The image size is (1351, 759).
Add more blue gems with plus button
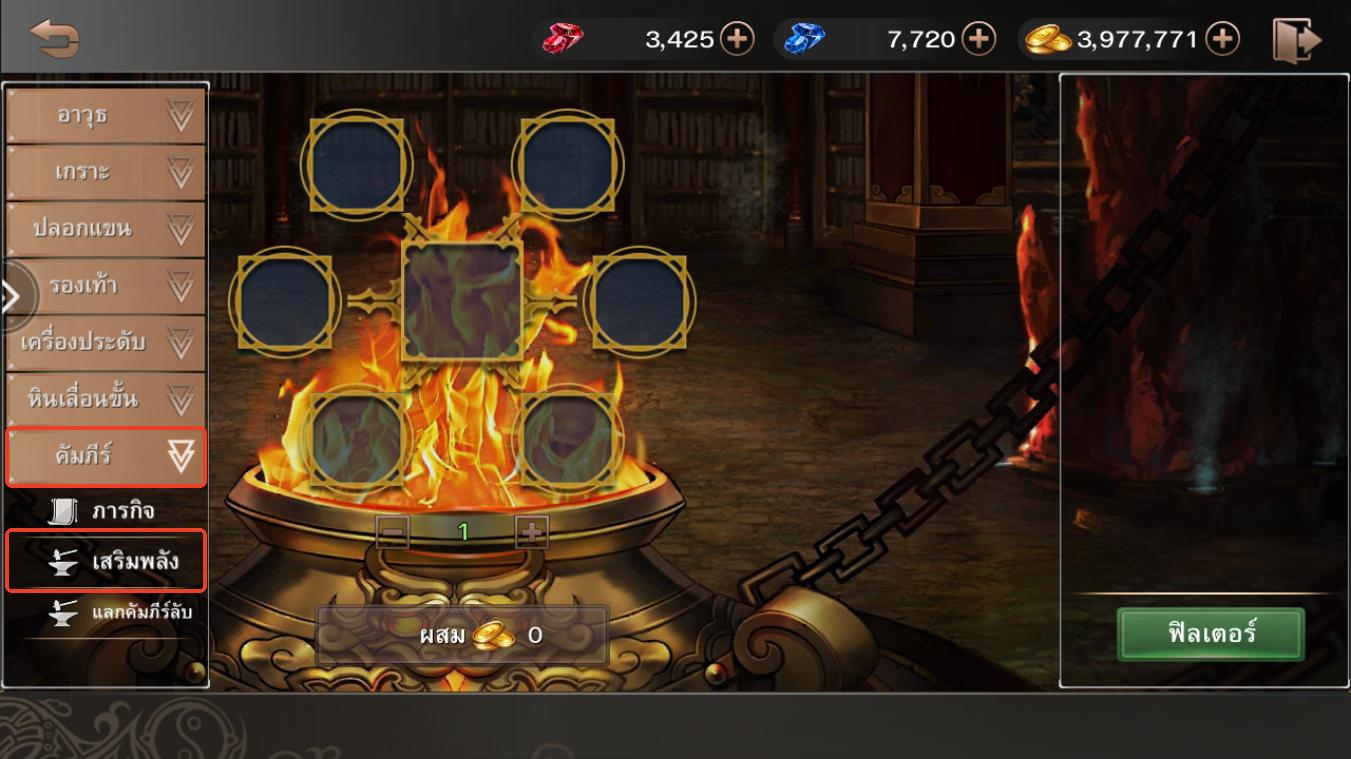tap(978, 39)
